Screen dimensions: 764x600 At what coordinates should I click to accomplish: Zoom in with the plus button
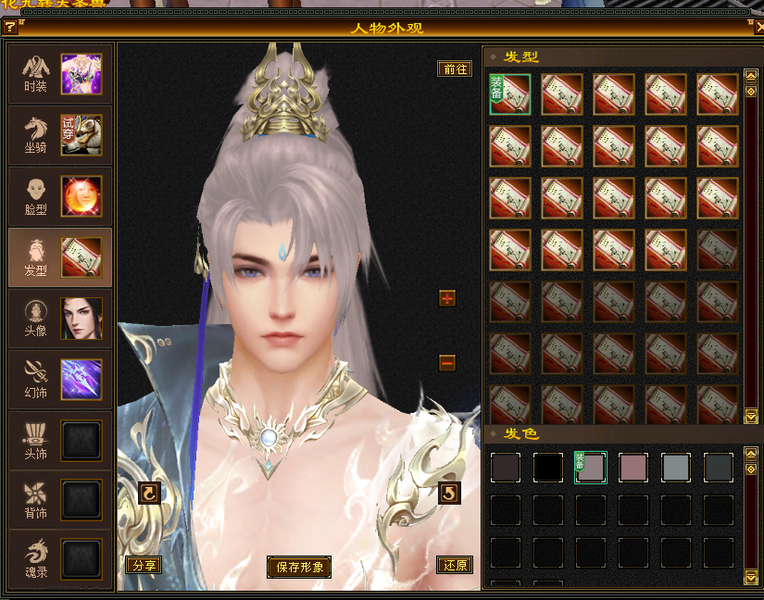[447, 298]
